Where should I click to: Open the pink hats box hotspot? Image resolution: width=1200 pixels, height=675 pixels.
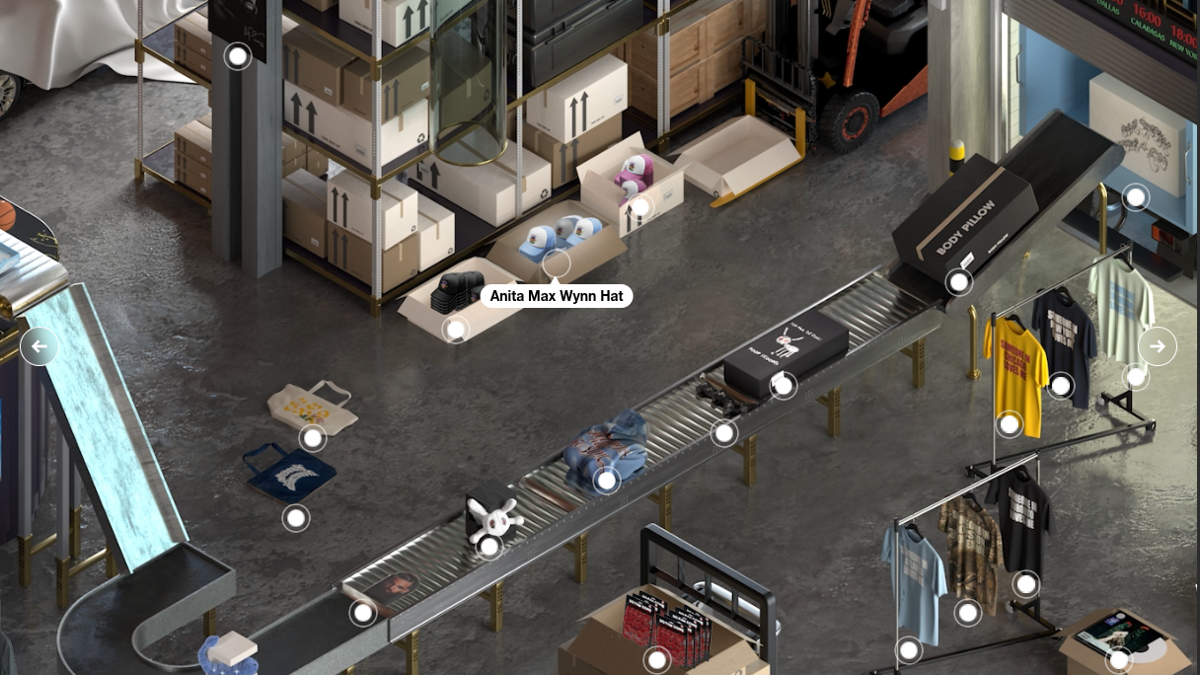click(x=639, y=208)
